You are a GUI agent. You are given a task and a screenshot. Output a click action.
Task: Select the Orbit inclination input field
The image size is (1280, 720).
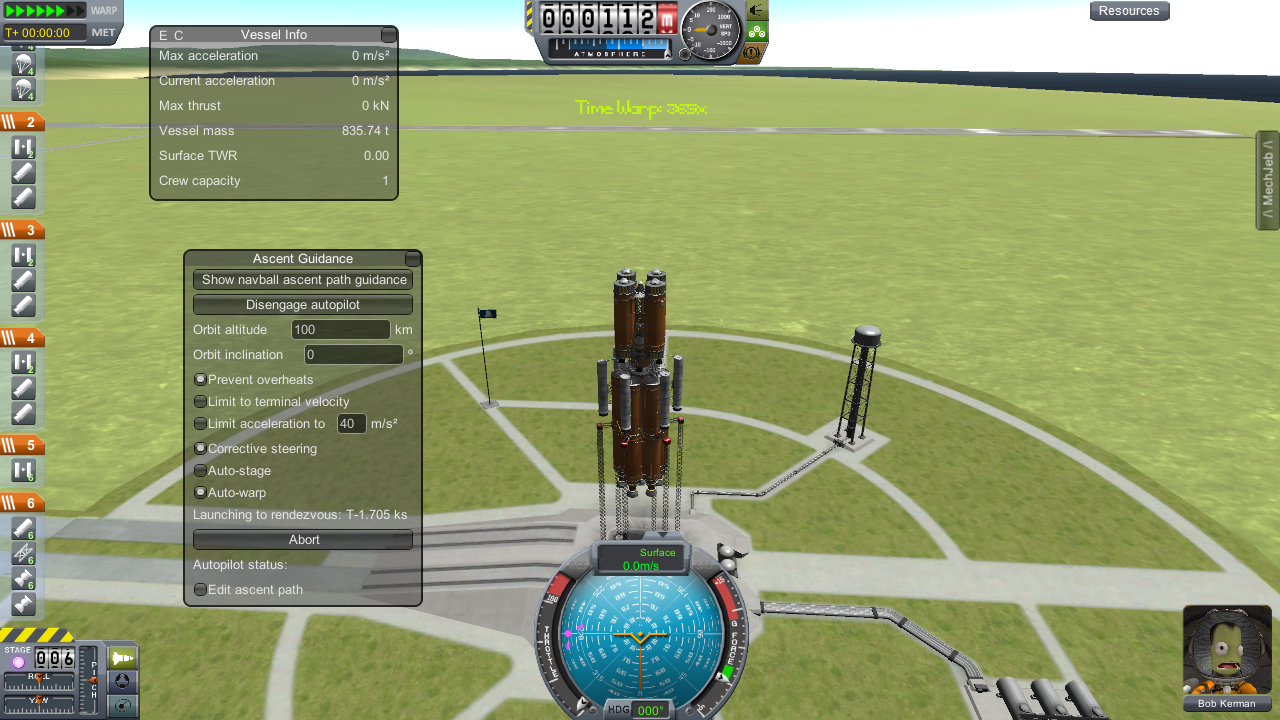click(353, 355)
